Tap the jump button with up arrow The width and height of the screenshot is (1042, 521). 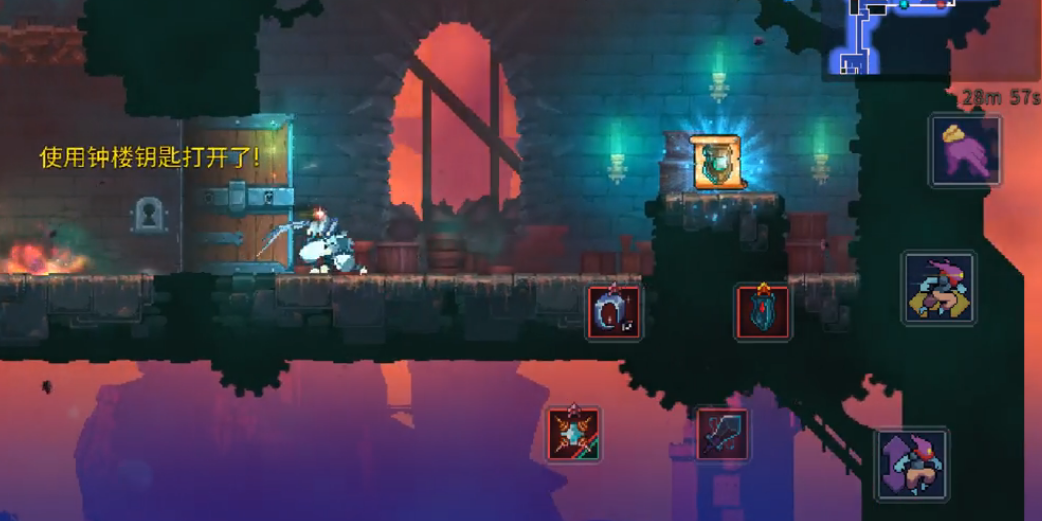pyautogui.click(x=911, y=464)
